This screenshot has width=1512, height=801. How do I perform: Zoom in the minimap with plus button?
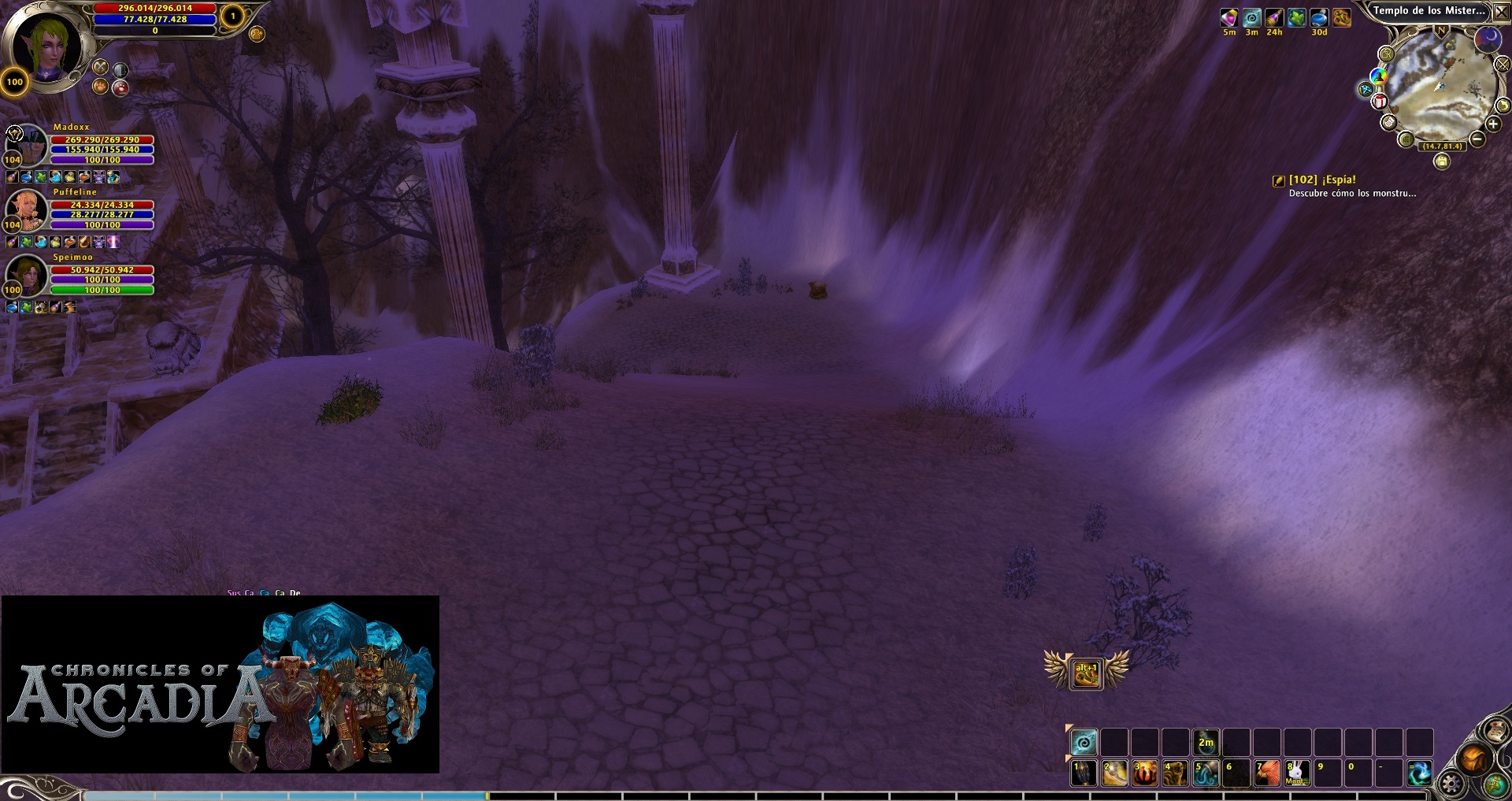1492,124
